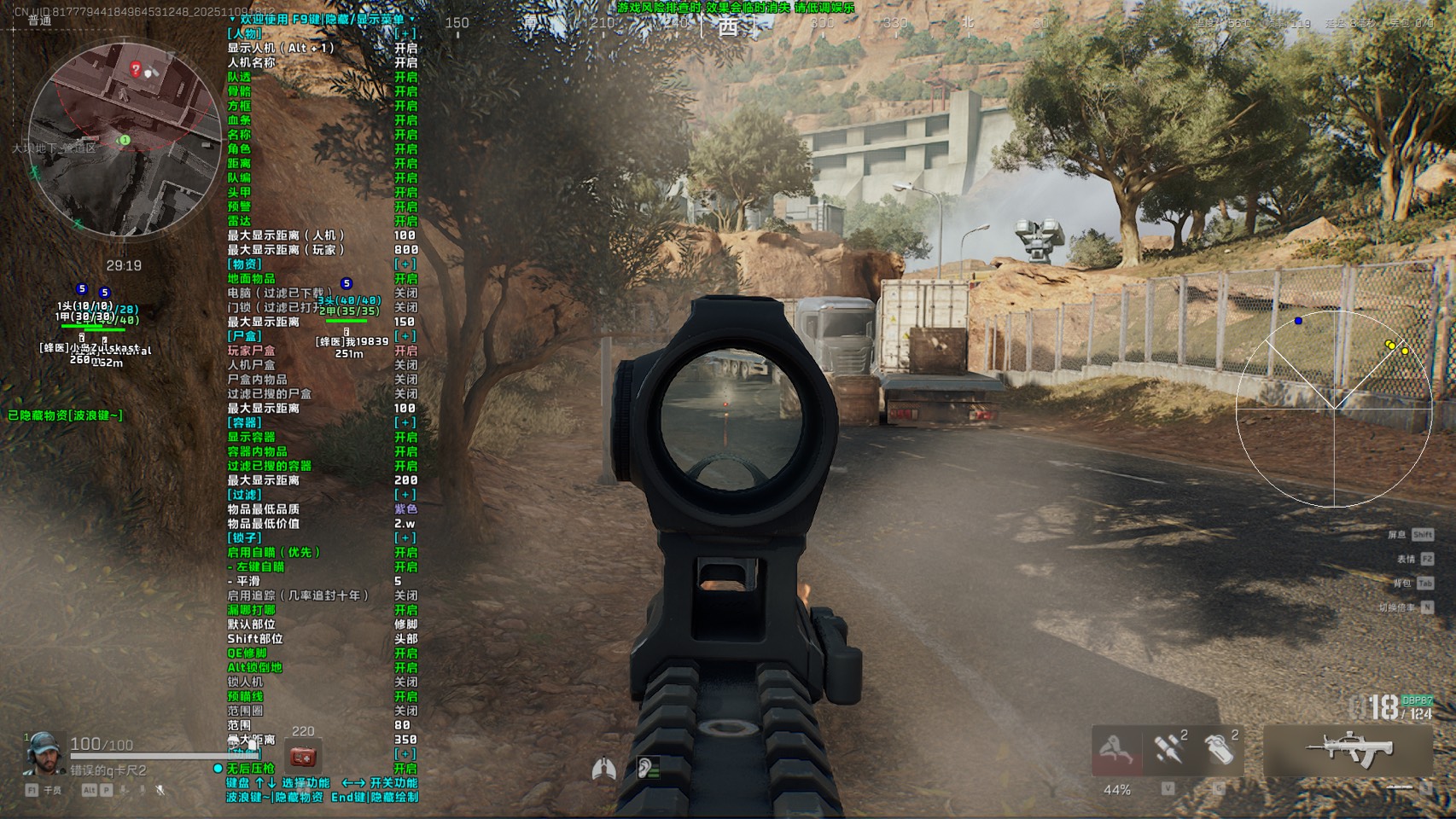Click the red question mark minimap marker
This screenshot has width=1456, height=819.
[135, 68]
